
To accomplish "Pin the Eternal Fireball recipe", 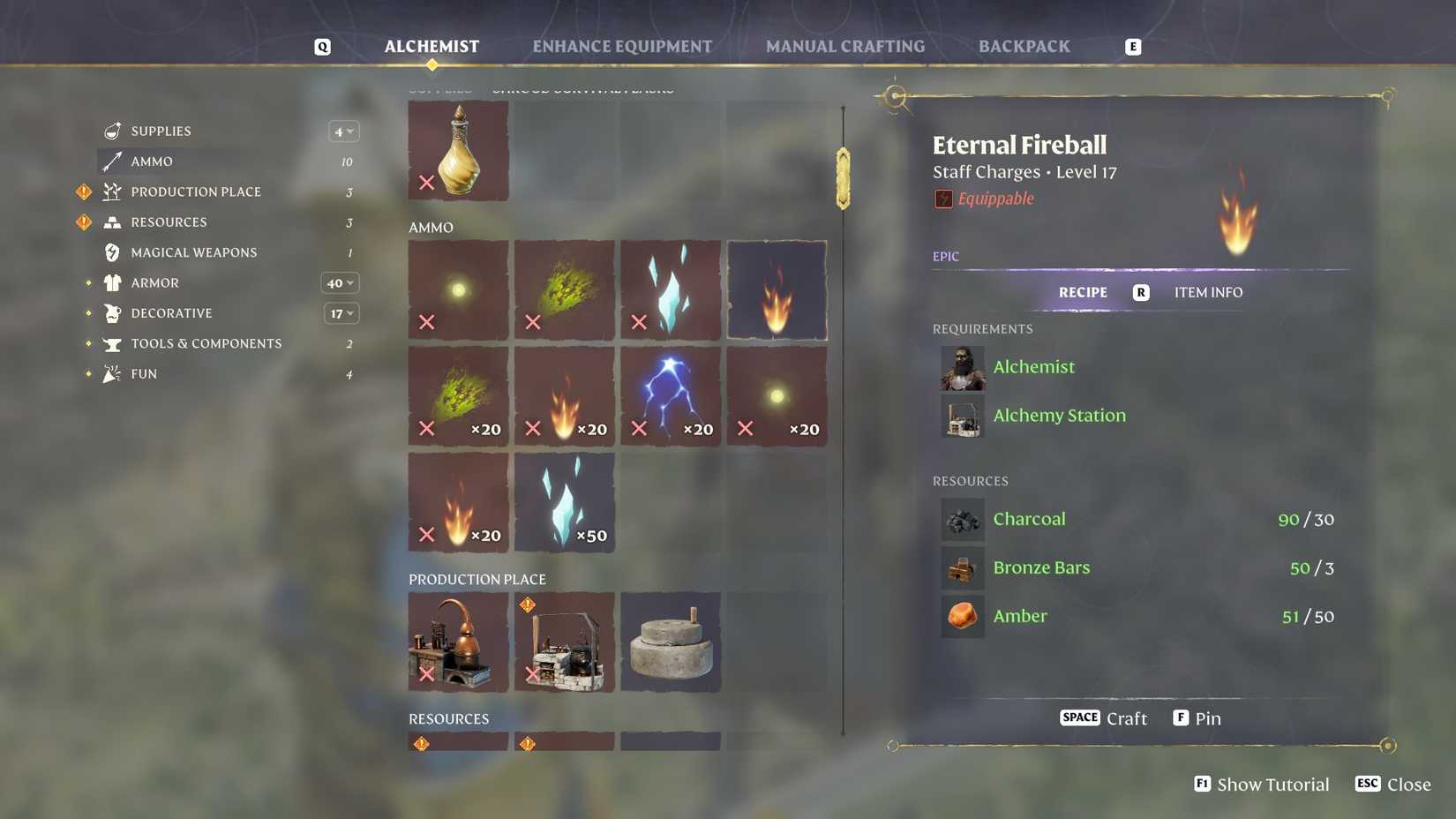I will click(x=1197, y=718).
